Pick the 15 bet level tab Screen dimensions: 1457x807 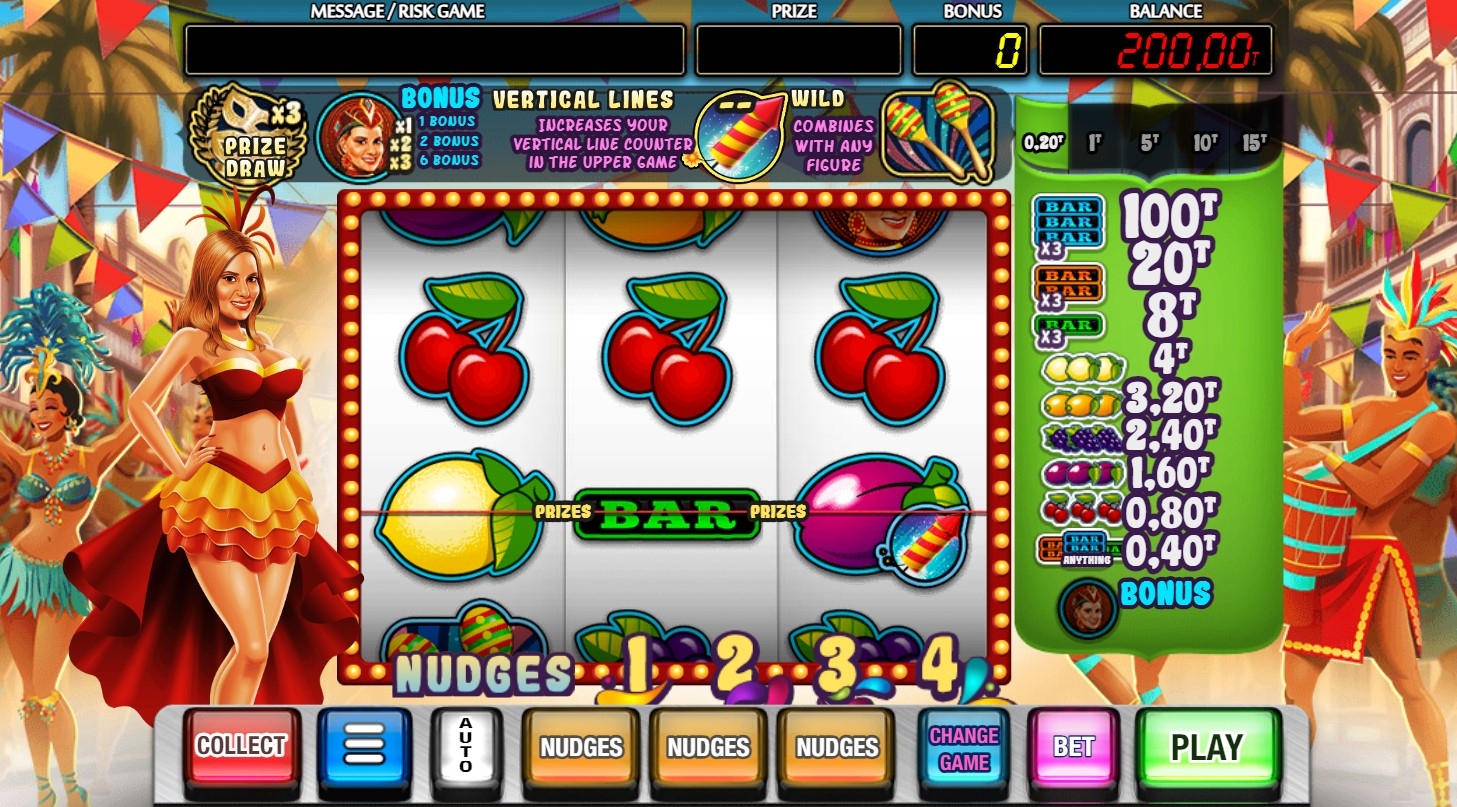click(1254, 142)
